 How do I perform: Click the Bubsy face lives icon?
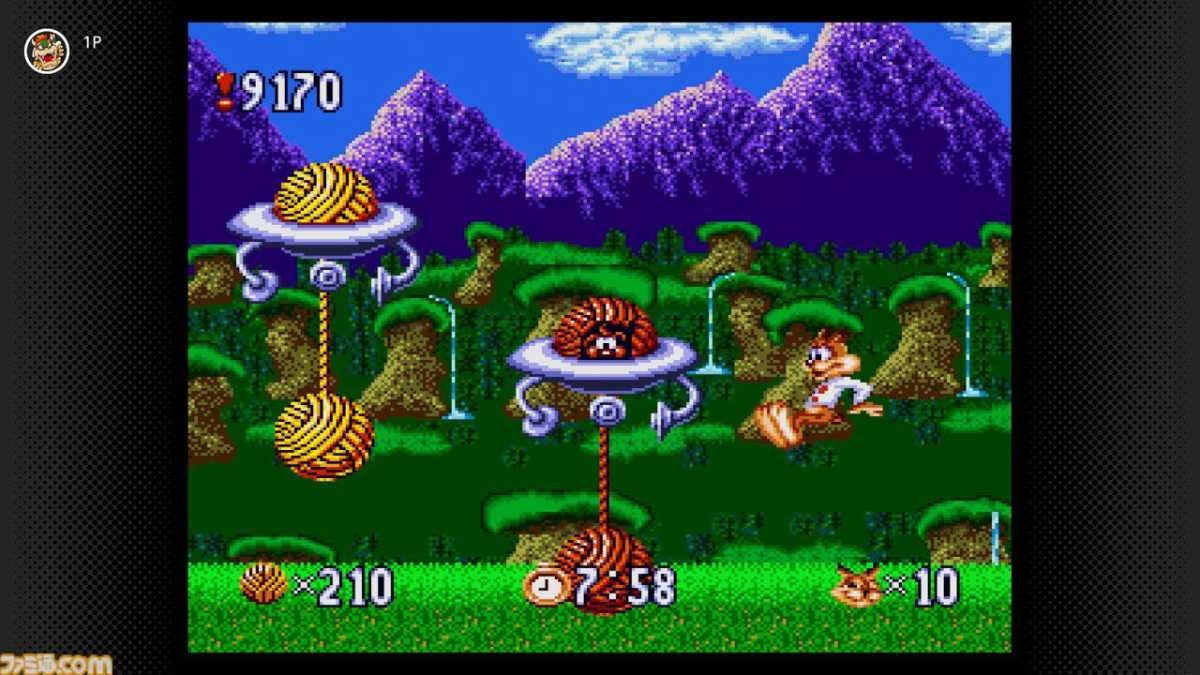coord(857,586)
